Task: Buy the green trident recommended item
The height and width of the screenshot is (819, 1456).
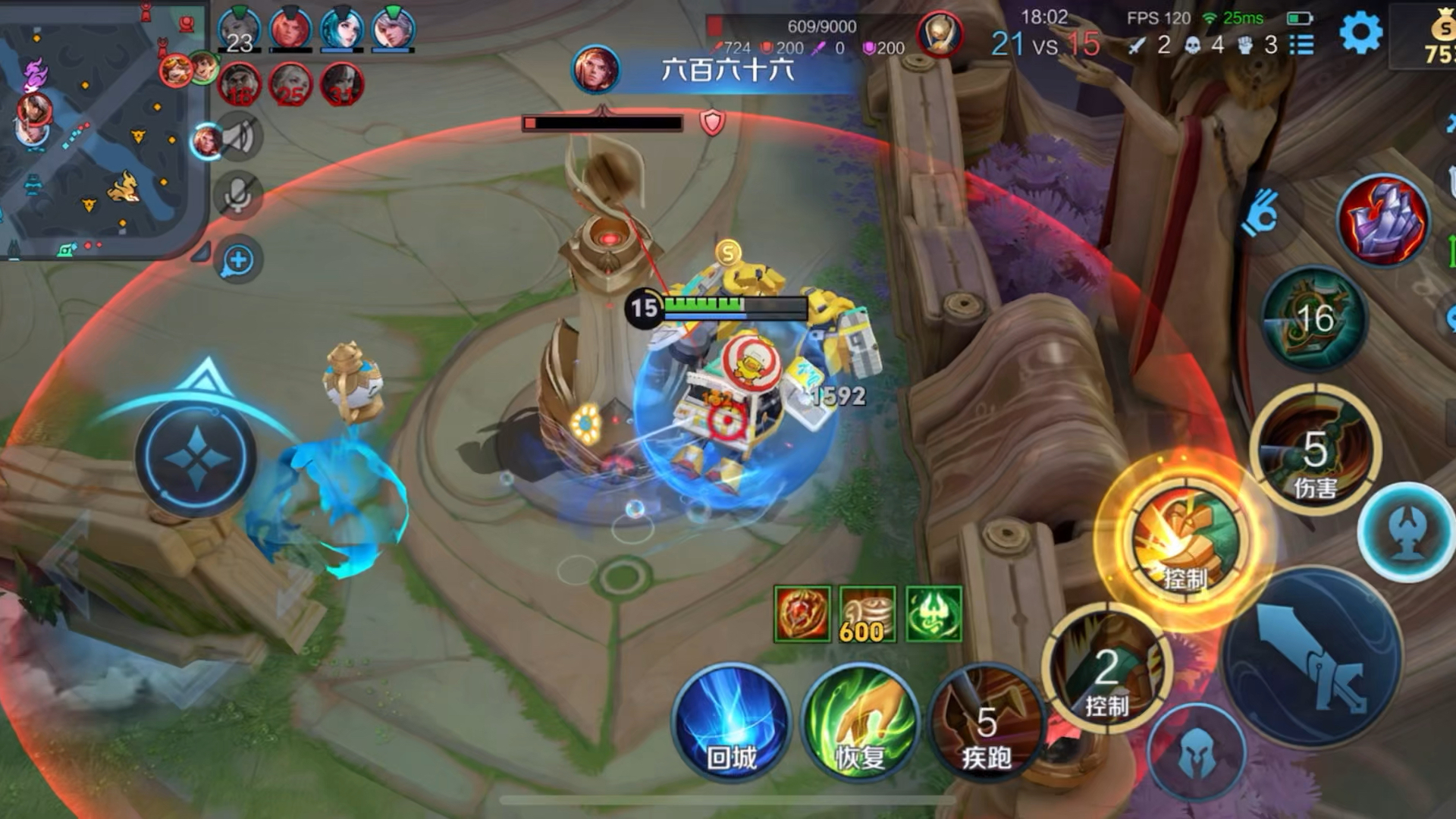Action: click(x=934, y=614)
